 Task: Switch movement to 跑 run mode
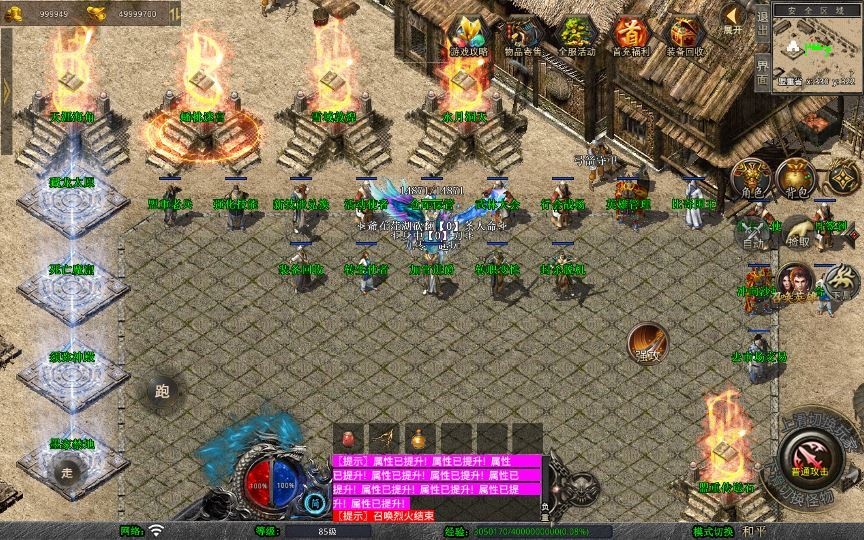[162, 392]
